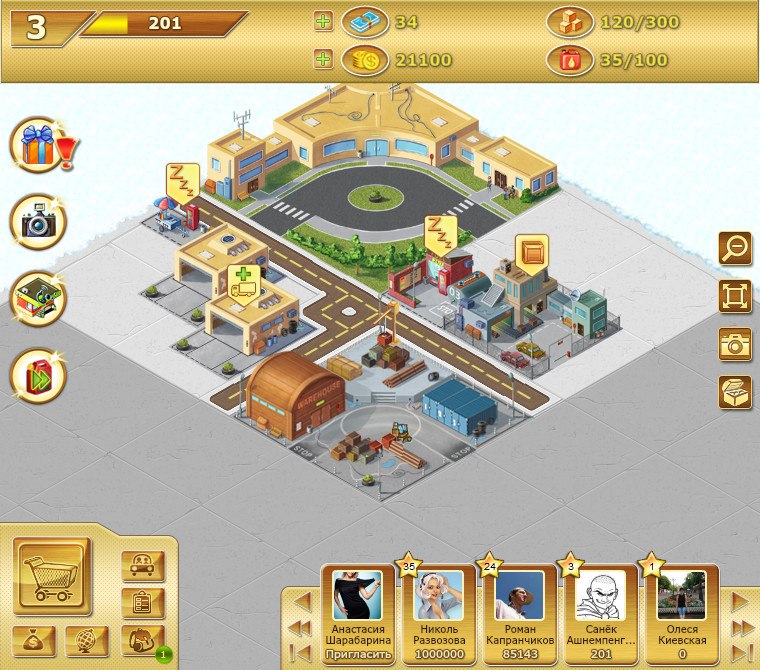Visit Роман Капранчиков's avatar
Image resolution: width=760 pixels, height=670 pixels.
pyautogui.click(x=520, y=596)
